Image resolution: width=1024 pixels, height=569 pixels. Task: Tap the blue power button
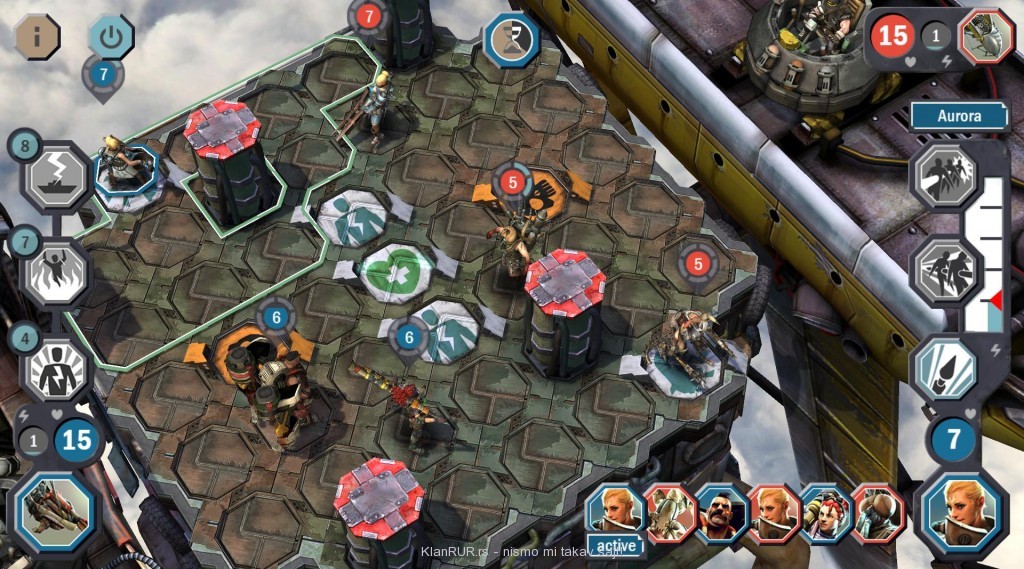[111, 37]
